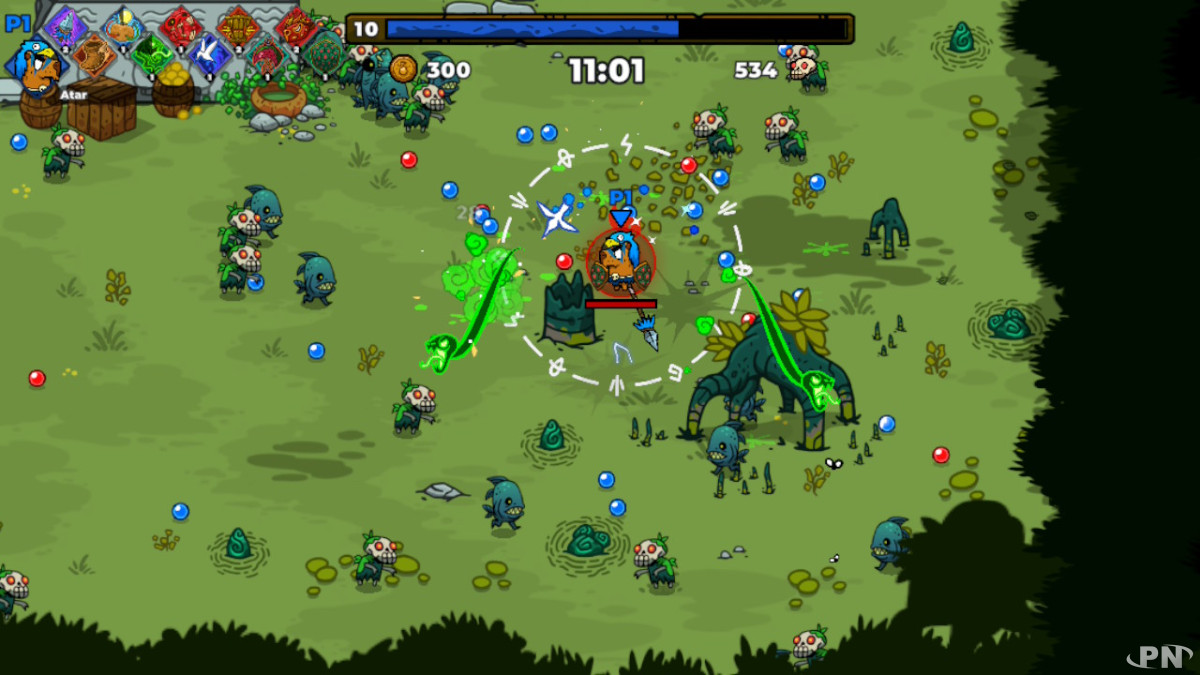Click the skull kill counter icon
Viewport: 1200px width, 675px height.
coord(800,69)
